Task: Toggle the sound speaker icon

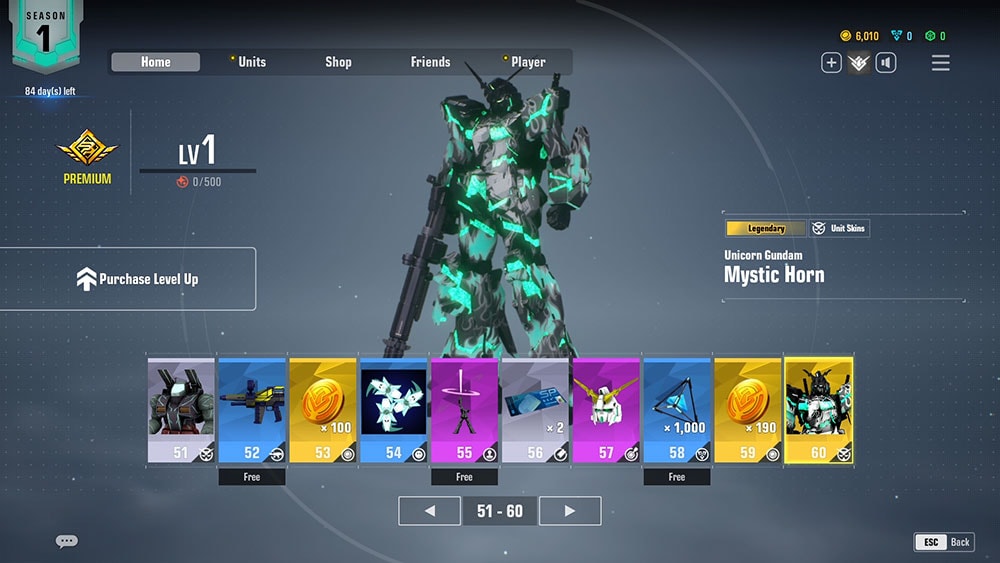Action: pyautogui.click(x=886, y=63)
